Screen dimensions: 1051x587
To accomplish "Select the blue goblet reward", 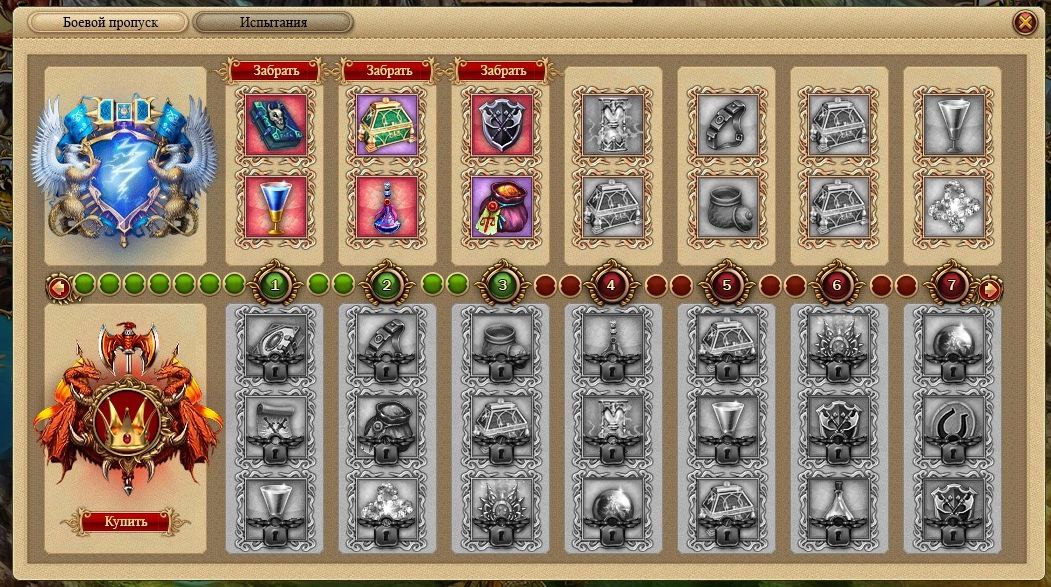I will [x=275, y=207].
